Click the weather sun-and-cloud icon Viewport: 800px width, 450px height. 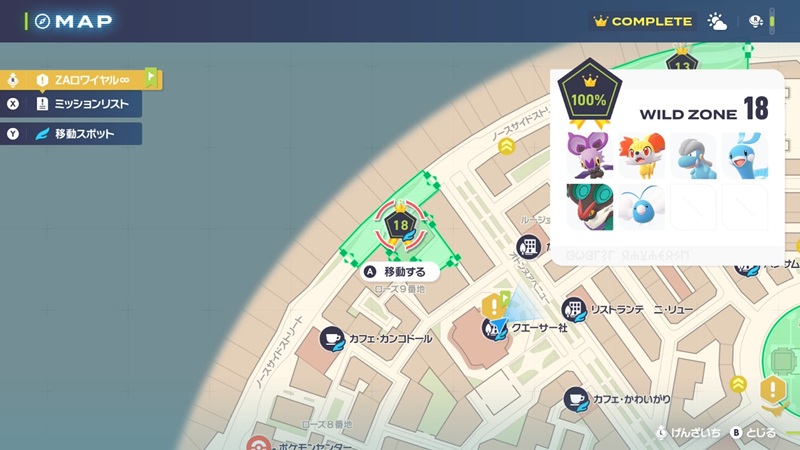pos(718,21)
